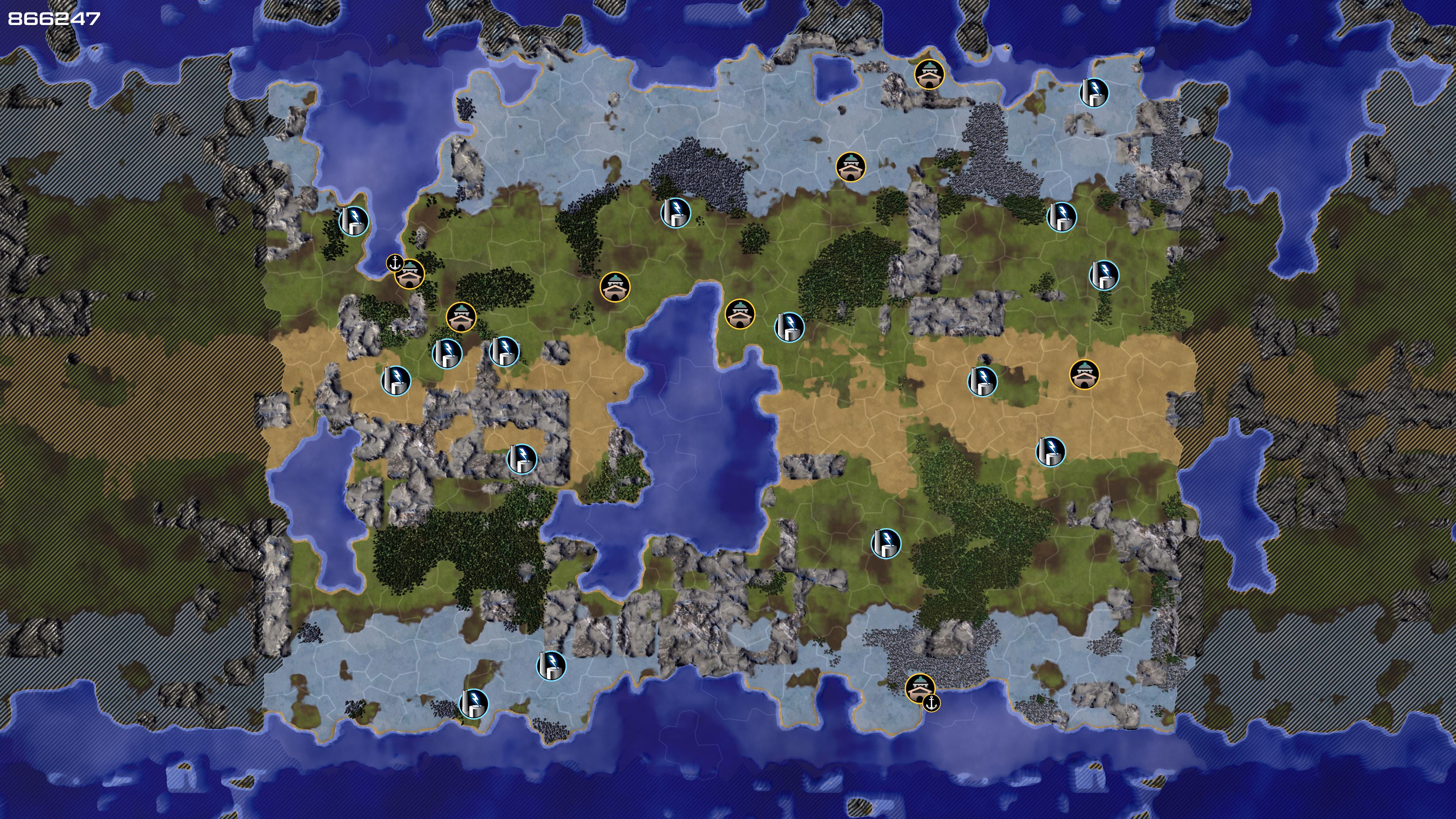The width and height of the screenshot is (1456, 819).
Task: Choose the lightning marker inside the mountain ring
Action: coord(521,458)
